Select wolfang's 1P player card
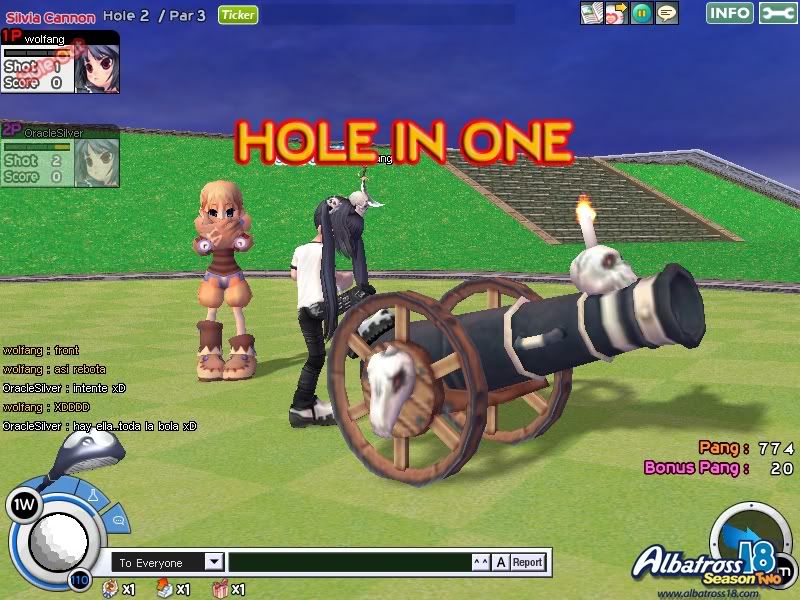Viewport: 800px width, 600px height. (60, 62)
